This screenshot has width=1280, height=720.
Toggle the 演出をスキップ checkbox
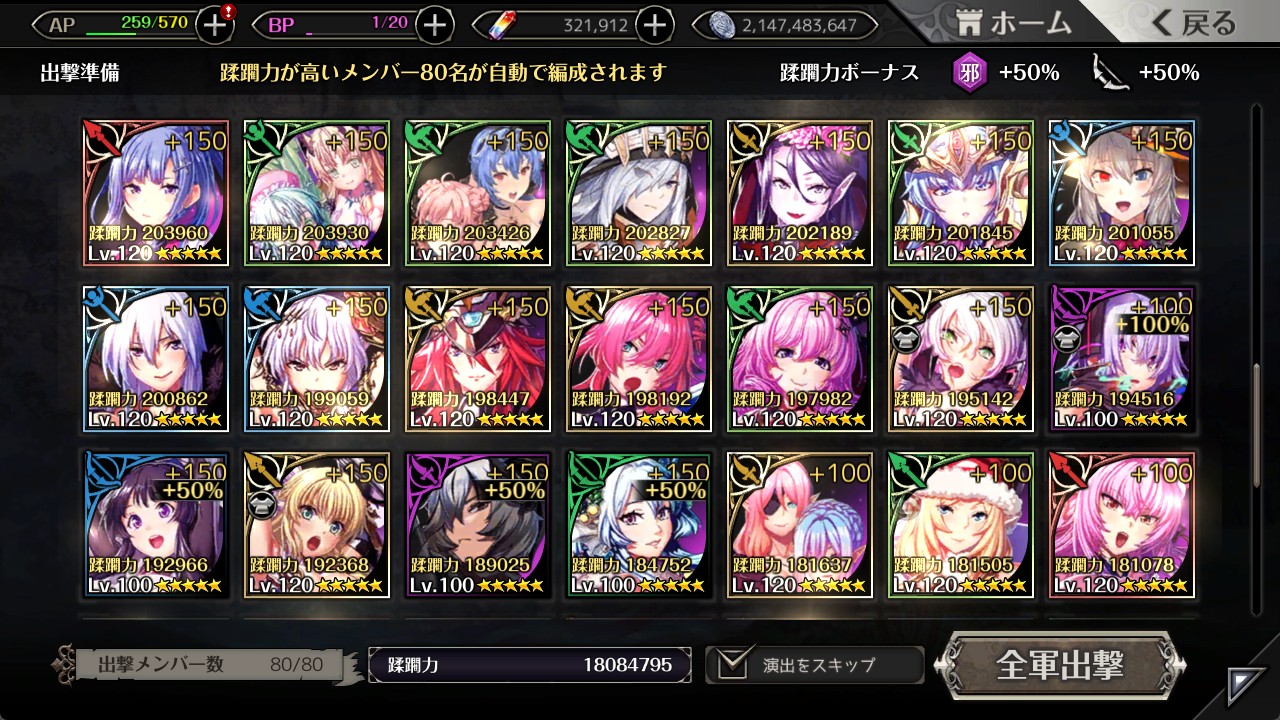point(734,665)
